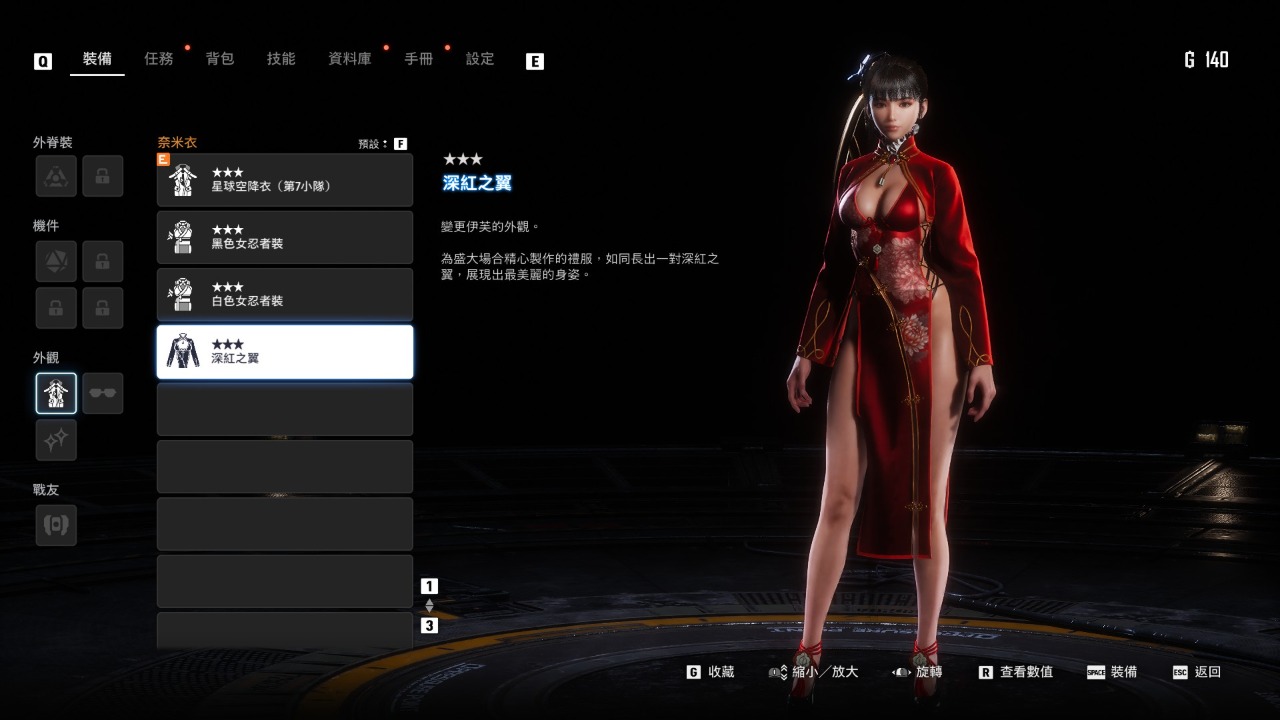
Task: Open the first 機件 gear slot icon
Action: (x=55, y=260)
